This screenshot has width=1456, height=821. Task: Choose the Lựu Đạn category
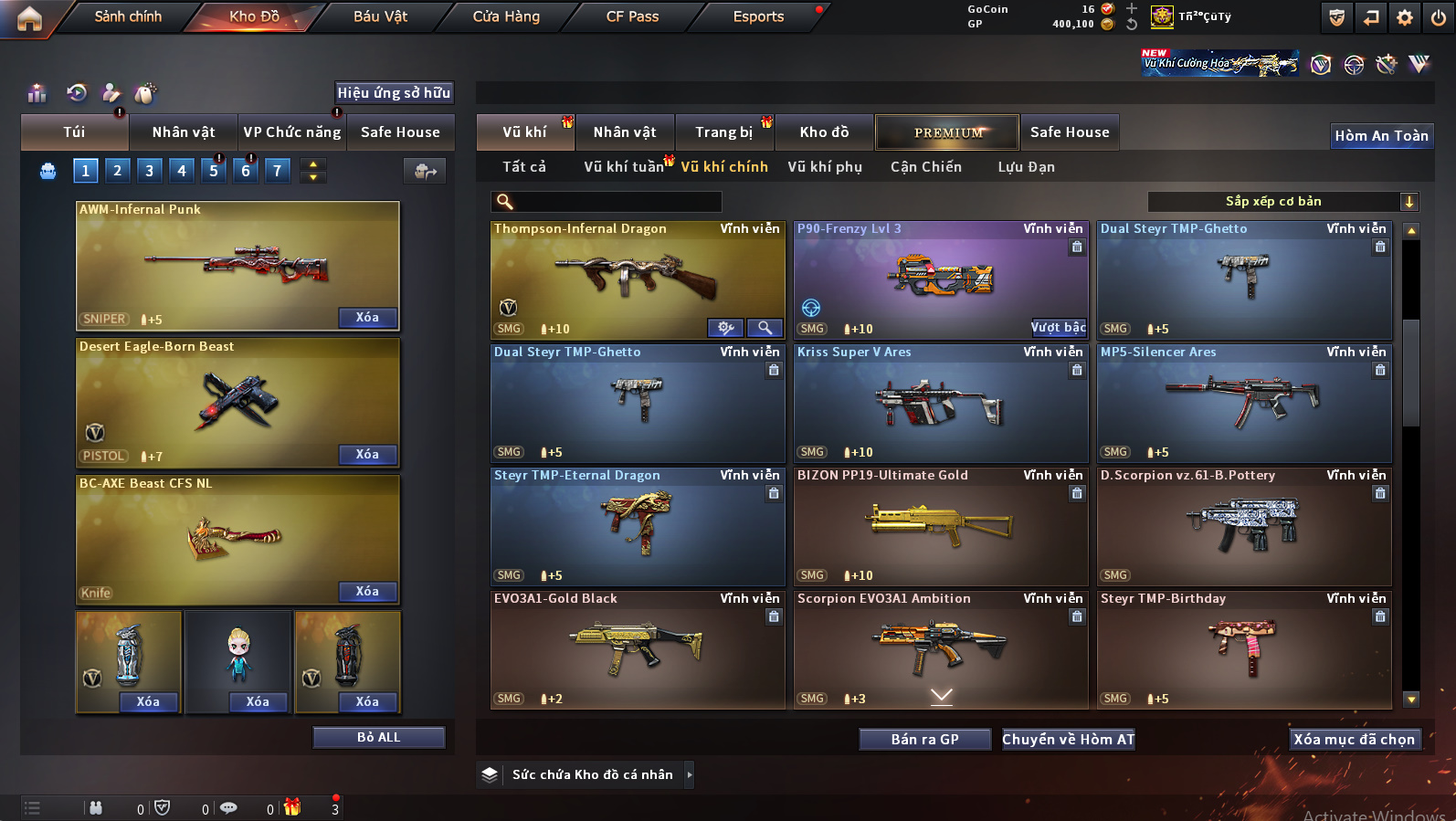click(x=1026, y=167)
